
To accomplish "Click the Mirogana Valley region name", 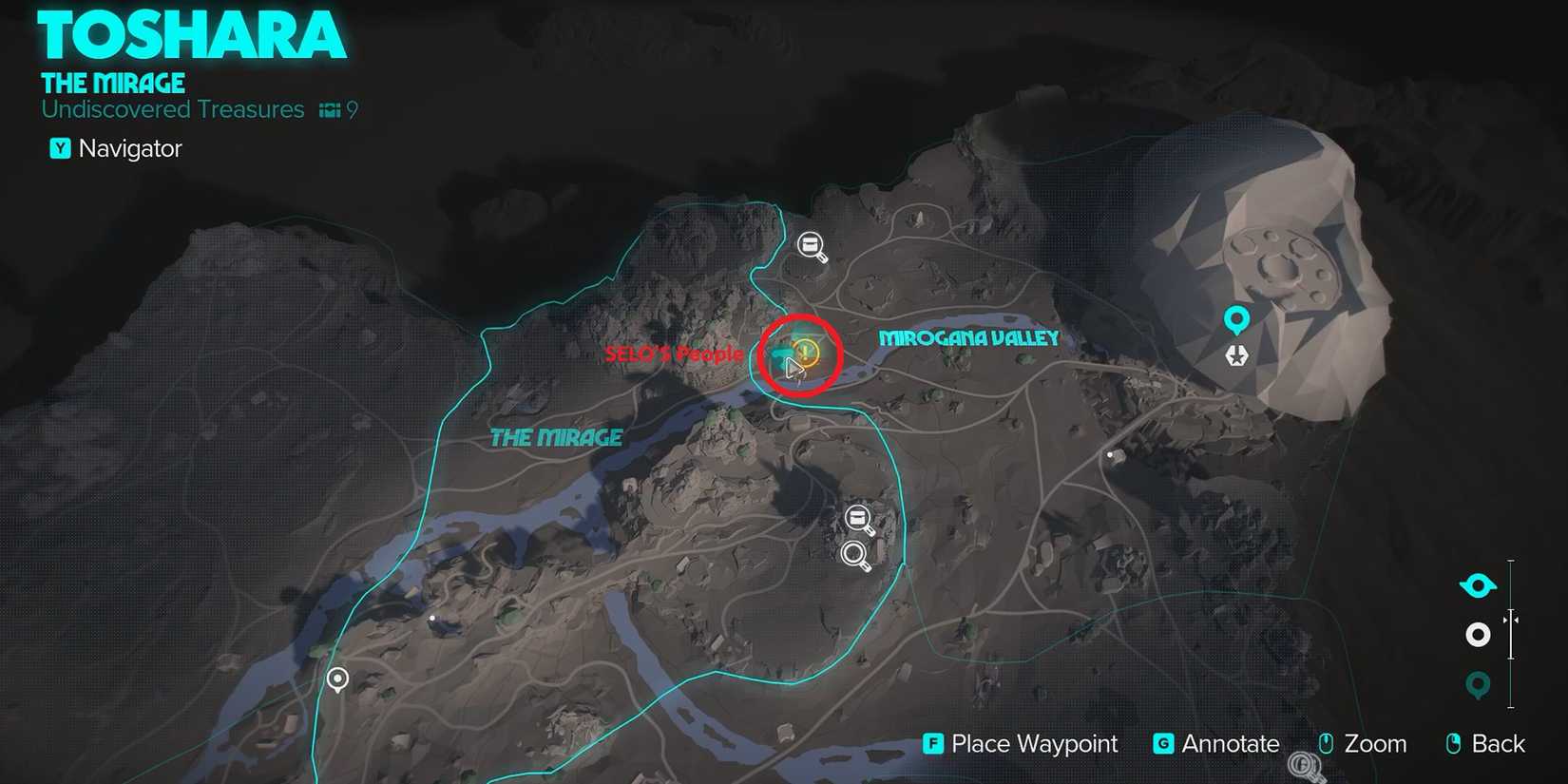I will point(968,337).
